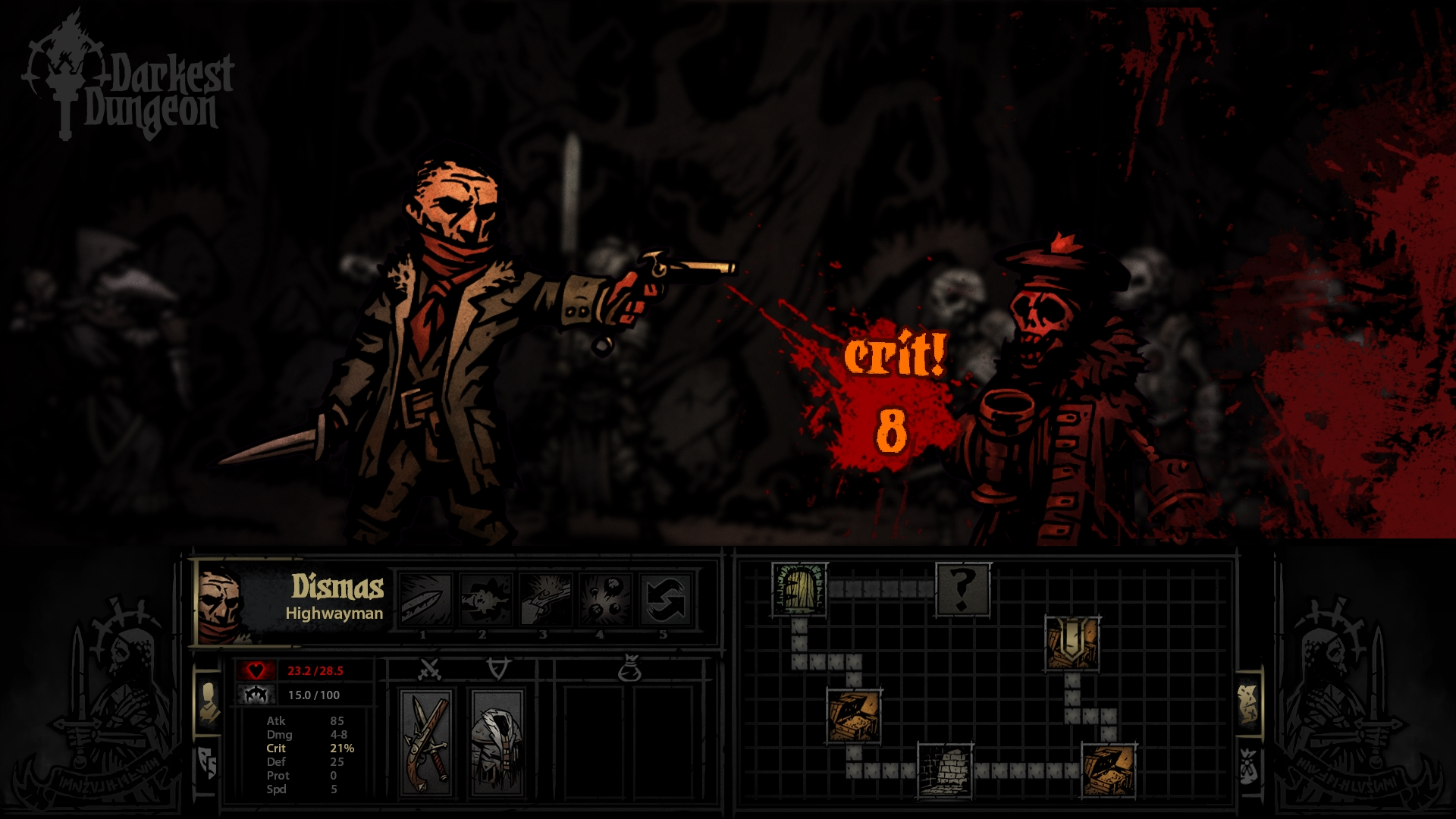
Task: Show the map scroll tab
Action: (1248, 703)
